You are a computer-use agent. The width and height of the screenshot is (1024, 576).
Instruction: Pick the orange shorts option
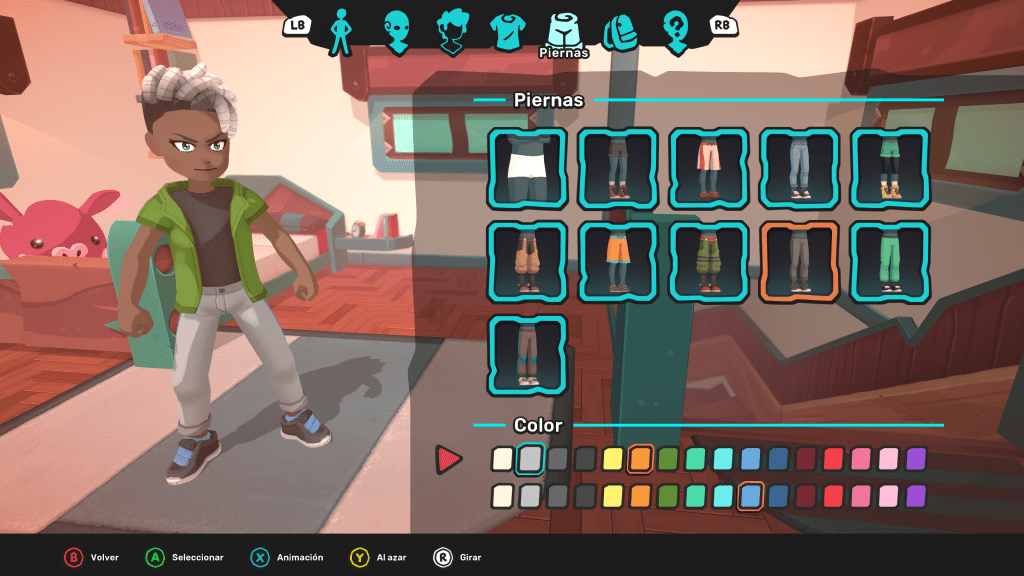click(x=618, y=261)
